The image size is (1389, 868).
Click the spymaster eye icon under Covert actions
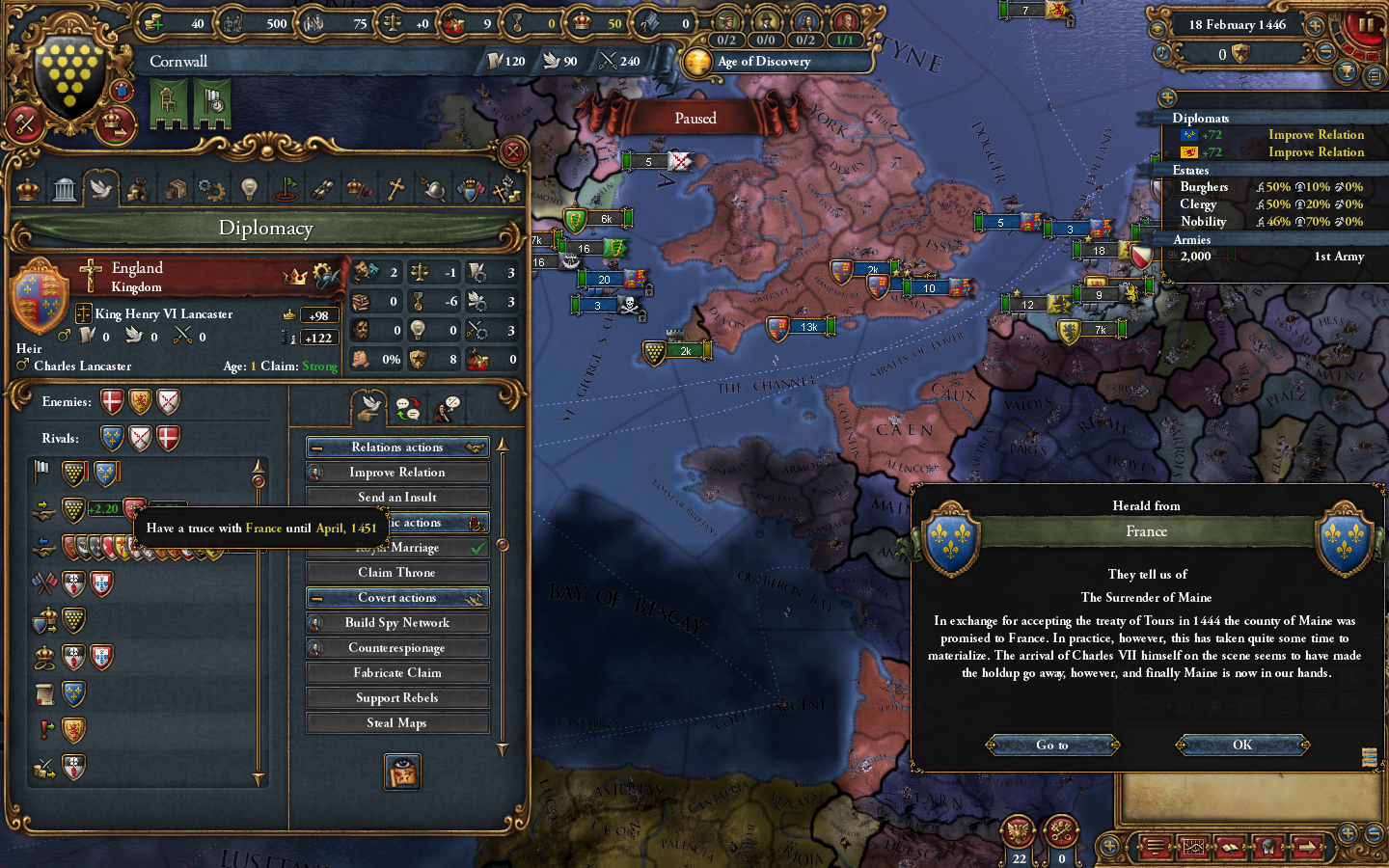click(x=402, y=772)
